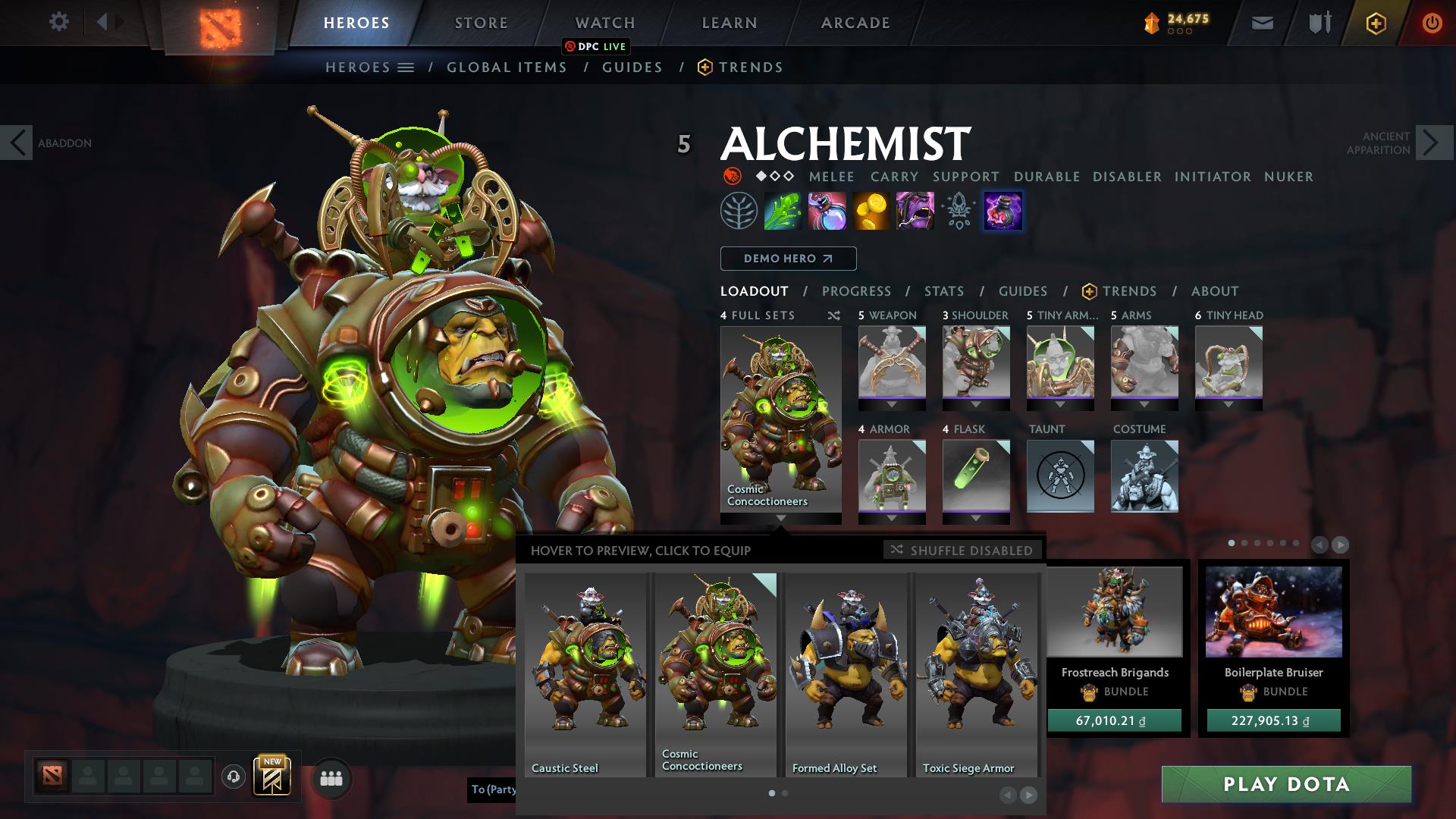Screen dimensions: 1456x819
Task: Toggle the Shuffle Disabled option
Action: click(x=962, y=551)
